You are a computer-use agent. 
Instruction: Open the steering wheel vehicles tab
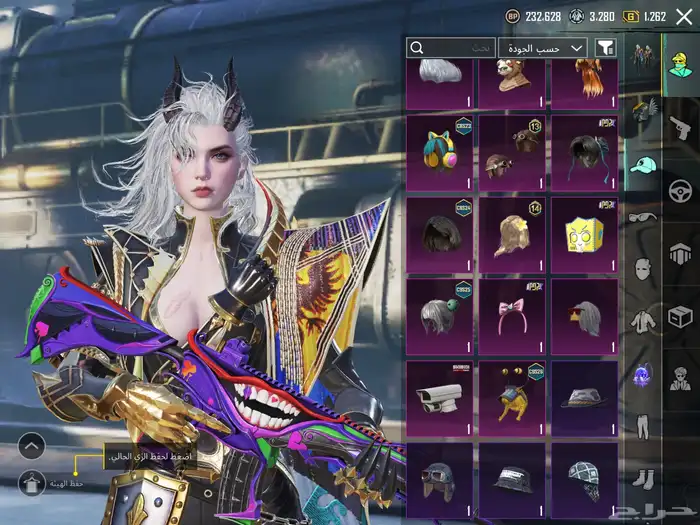[x=680, y=189]
